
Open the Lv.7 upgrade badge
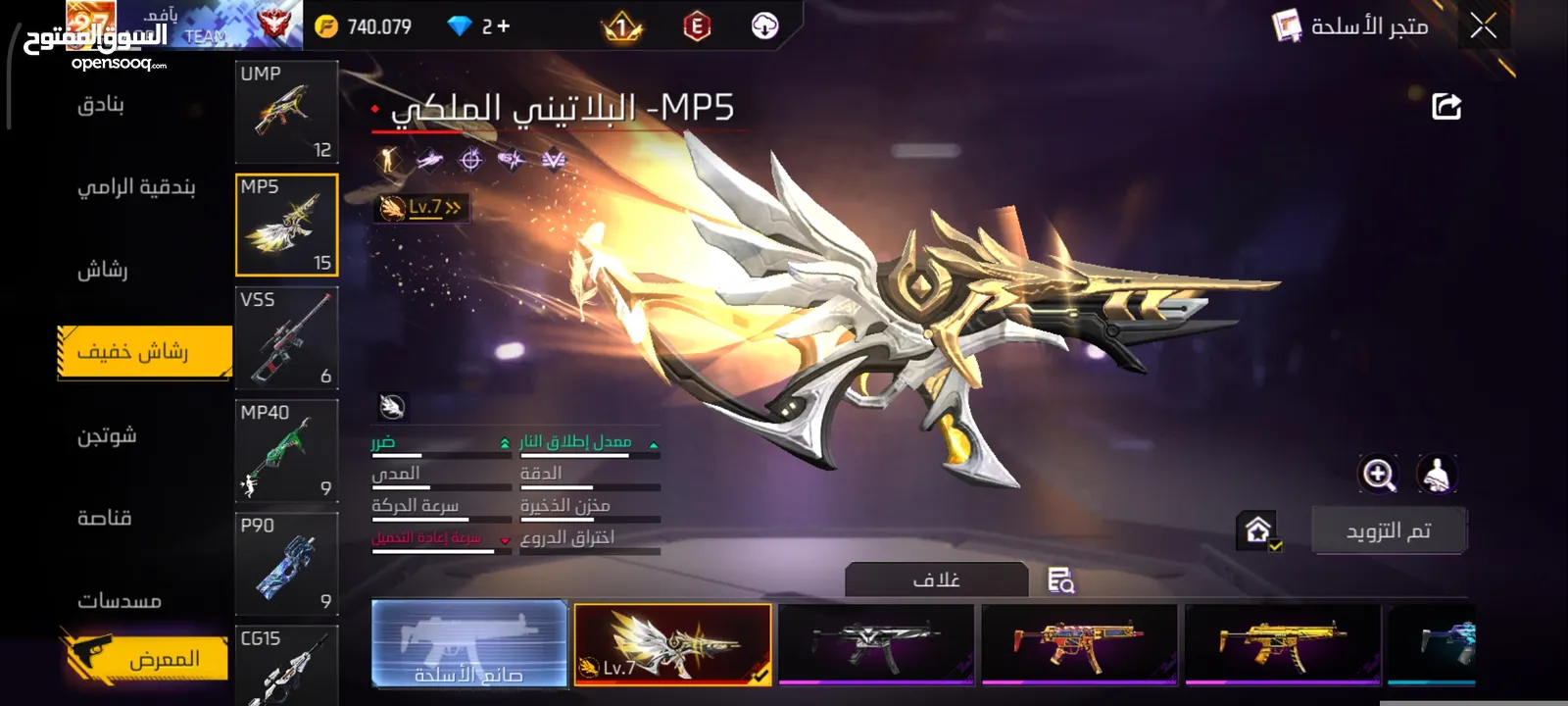coord(421,208)
